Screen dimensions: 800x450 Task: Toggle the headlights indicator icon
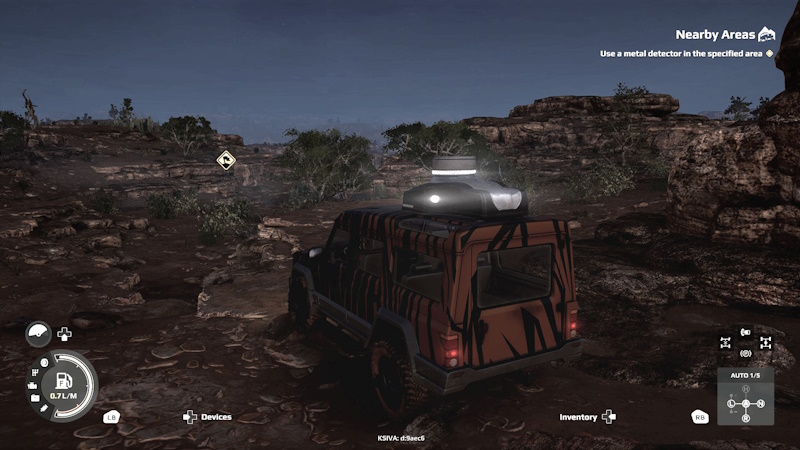coord(745,332)
